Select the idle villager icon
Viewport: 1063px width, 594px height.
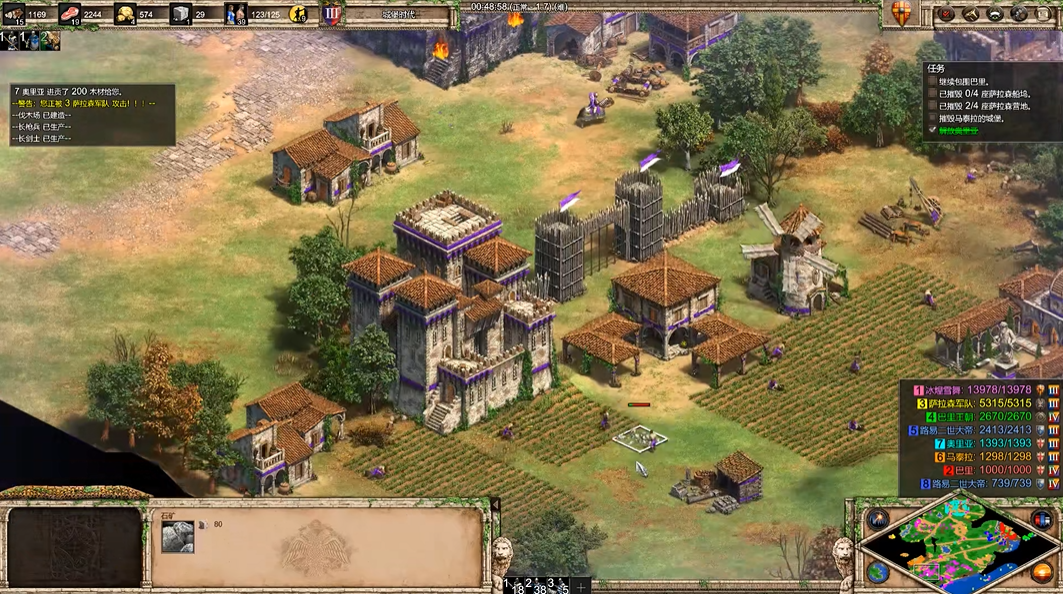pos(298,14)
